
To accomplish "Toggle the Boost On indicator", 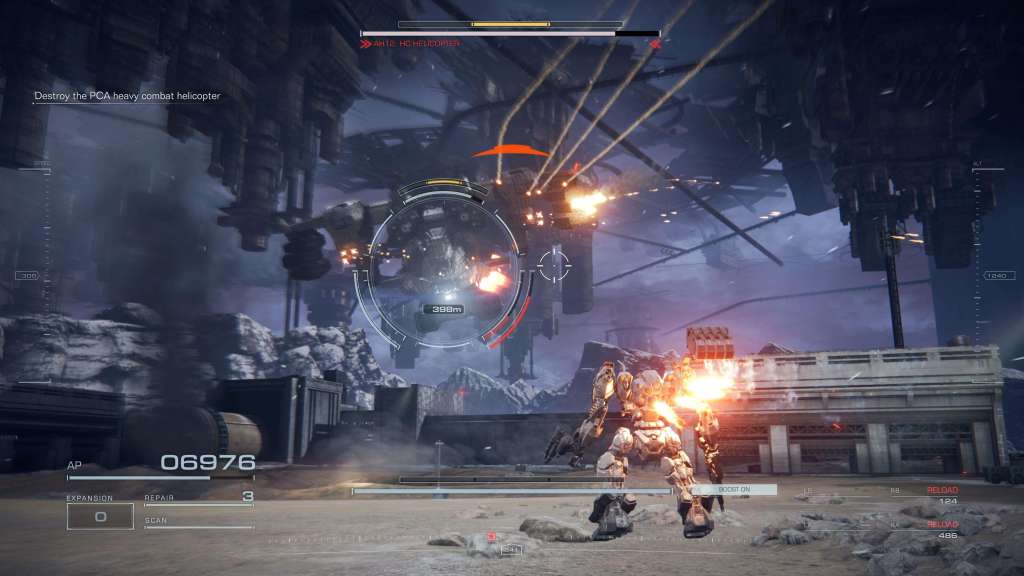I will 734,489.
